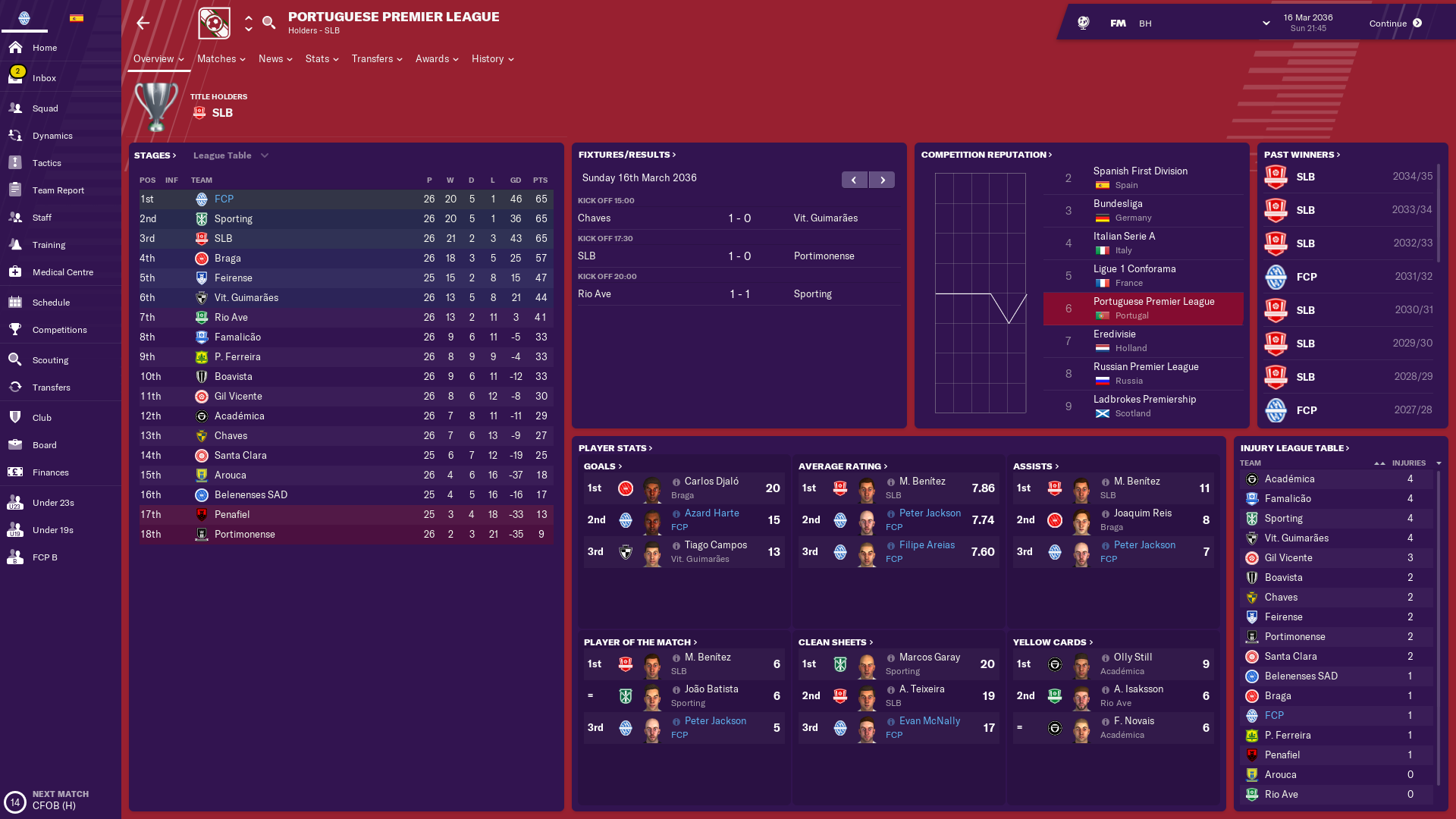Open Sporting row in league table

point(234,219)
